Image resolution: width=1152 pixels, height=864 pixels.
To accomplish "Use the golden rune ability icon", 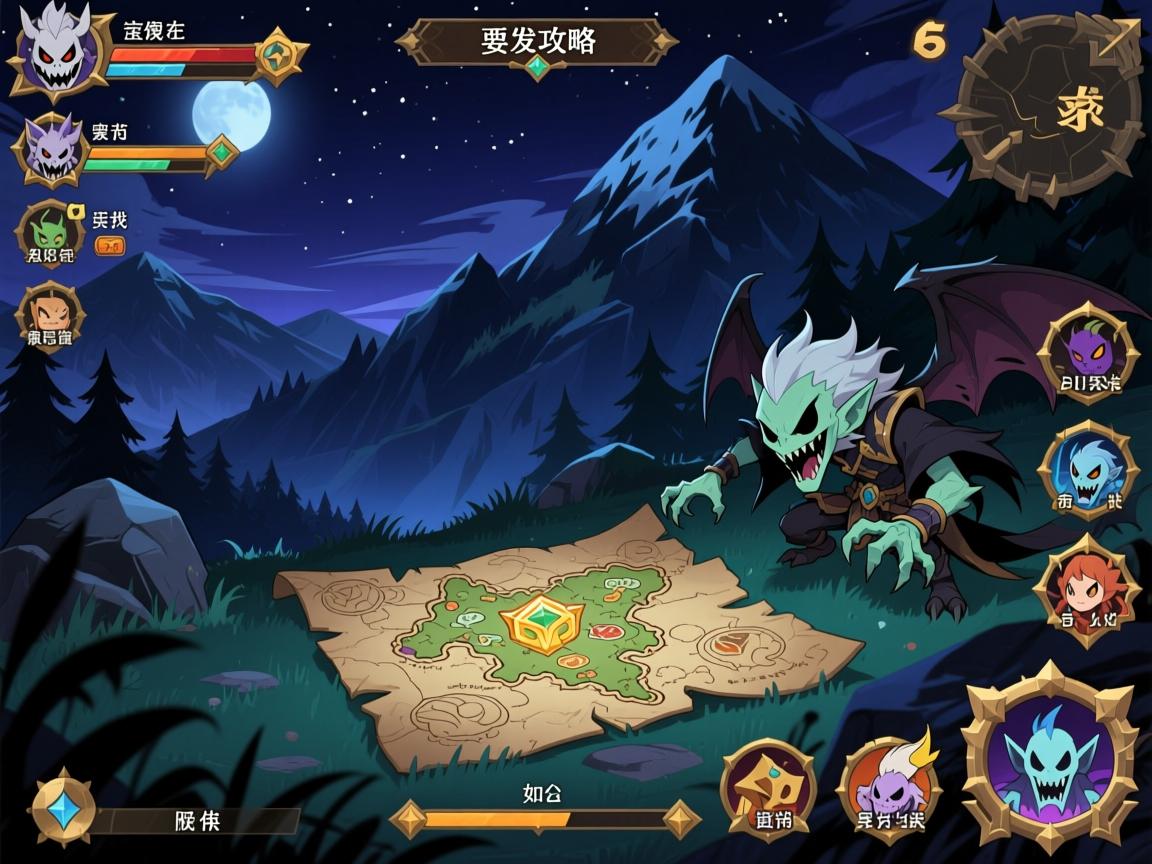I will pos(768,788).
